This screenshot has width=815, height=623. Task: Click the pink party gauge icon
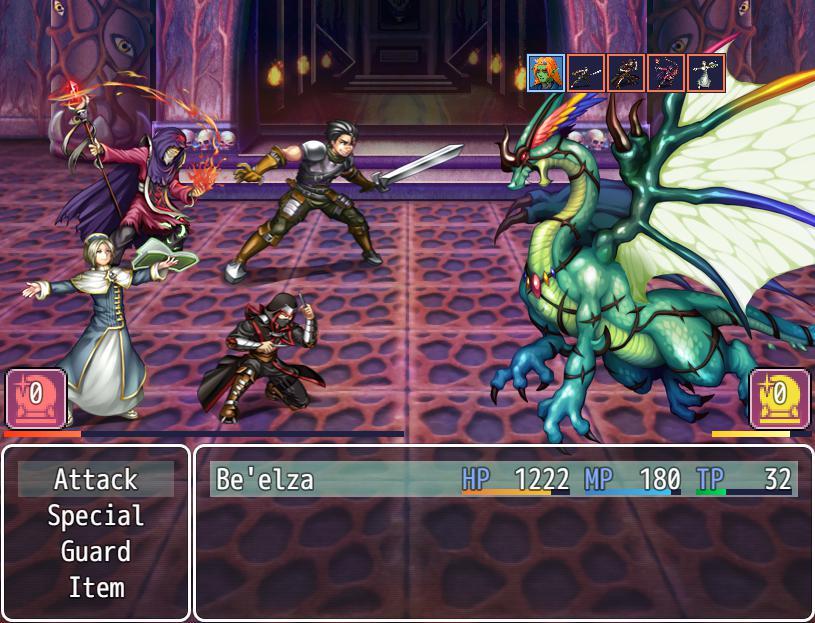(x=36, y=398)
